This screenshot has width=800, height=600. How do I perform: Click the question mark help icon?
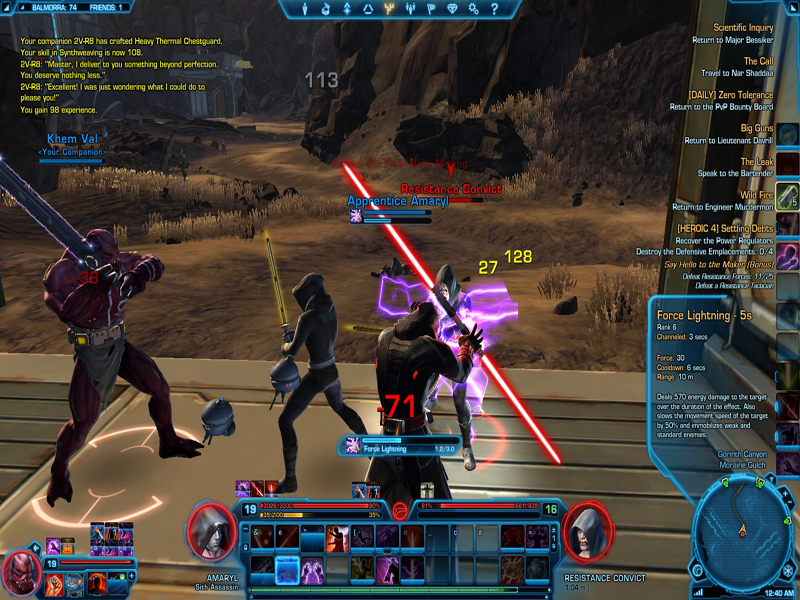pyautogui.click(x=492, y=9)
